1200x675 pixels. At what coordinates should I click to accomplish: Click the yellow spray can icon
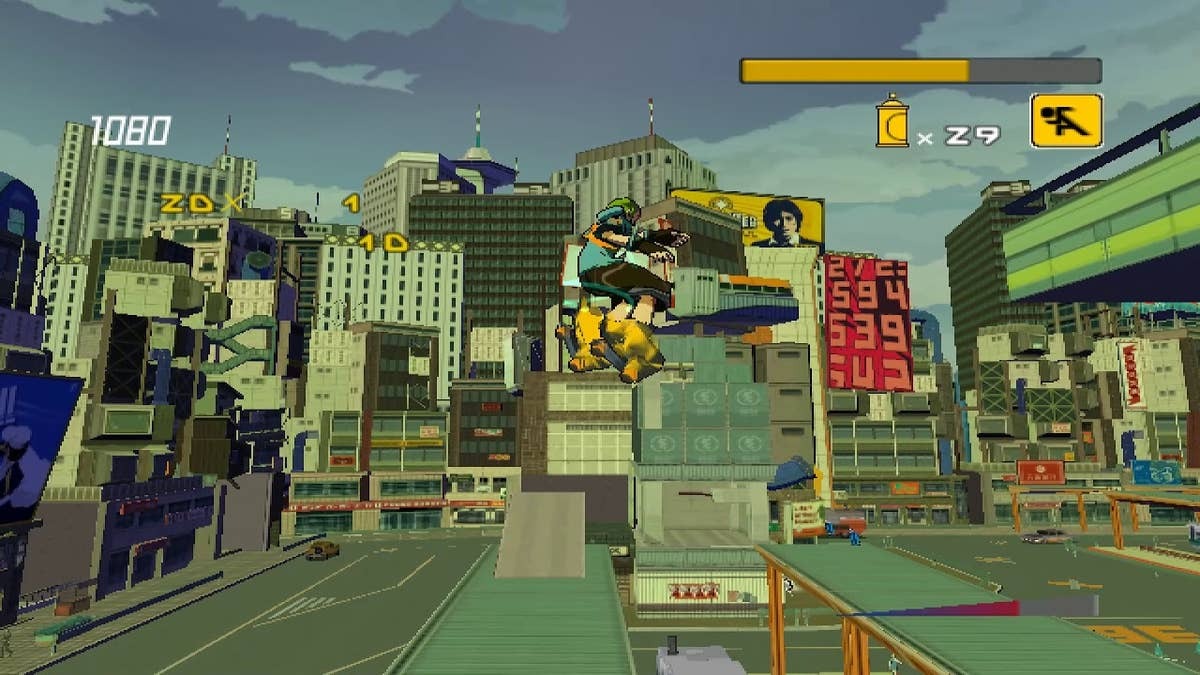coord(891,121)
